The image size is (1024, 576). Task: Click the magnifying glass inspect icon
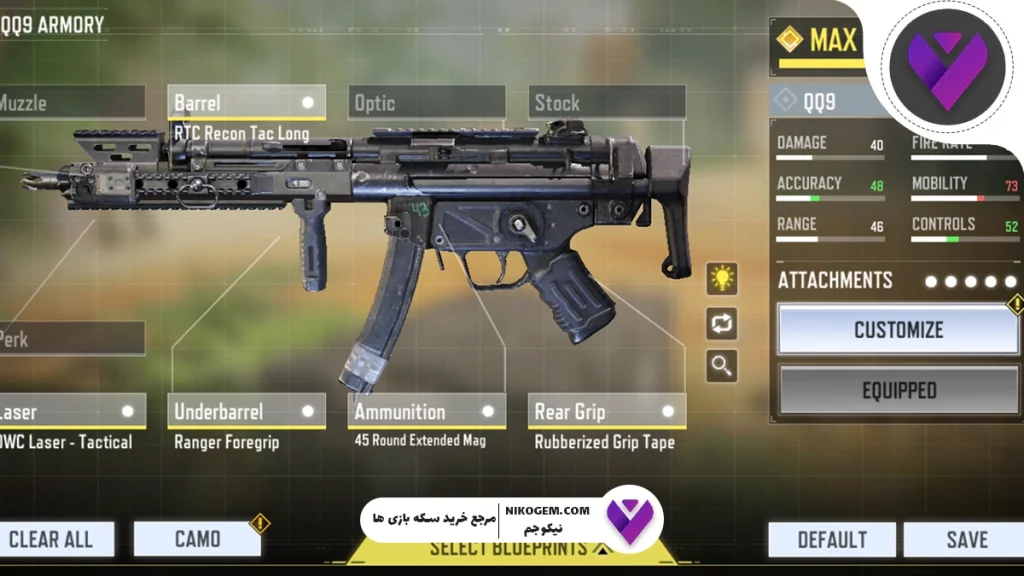(x=722, y=366)
